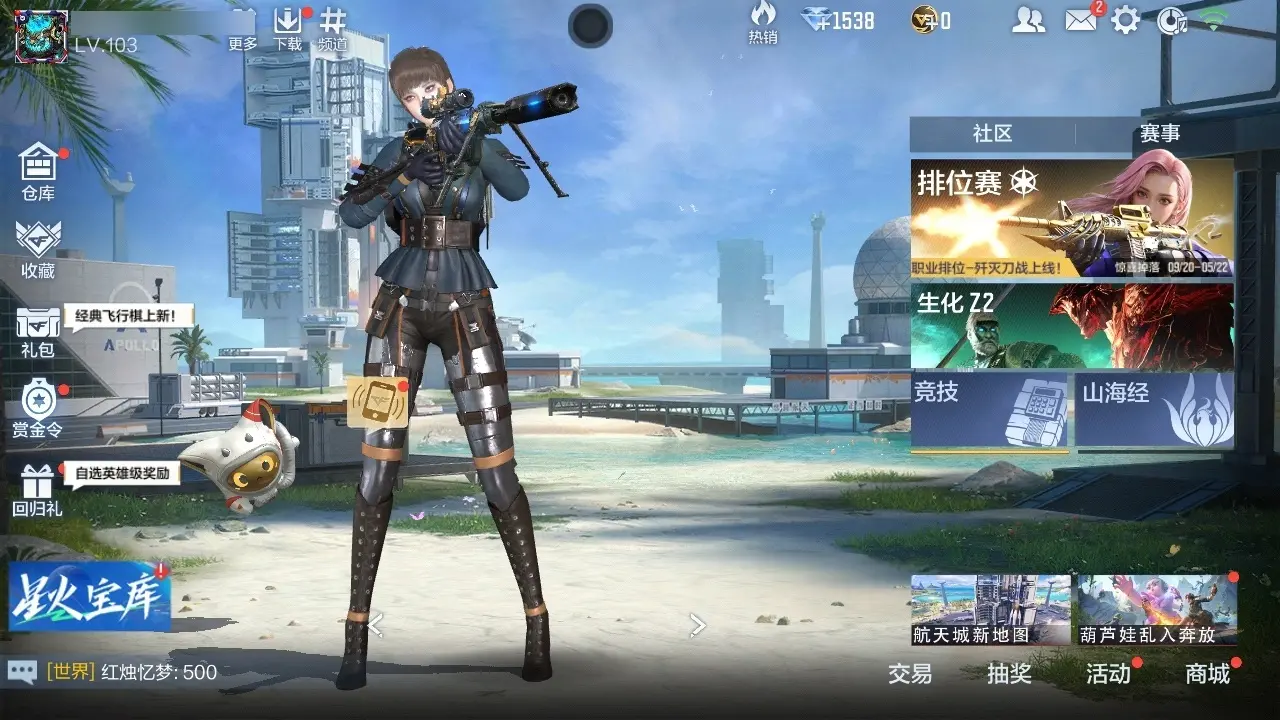The height and width of the screenshot is (720, 1280).
Task: Open the 回归礼 return gift
Action: point(38,490)
